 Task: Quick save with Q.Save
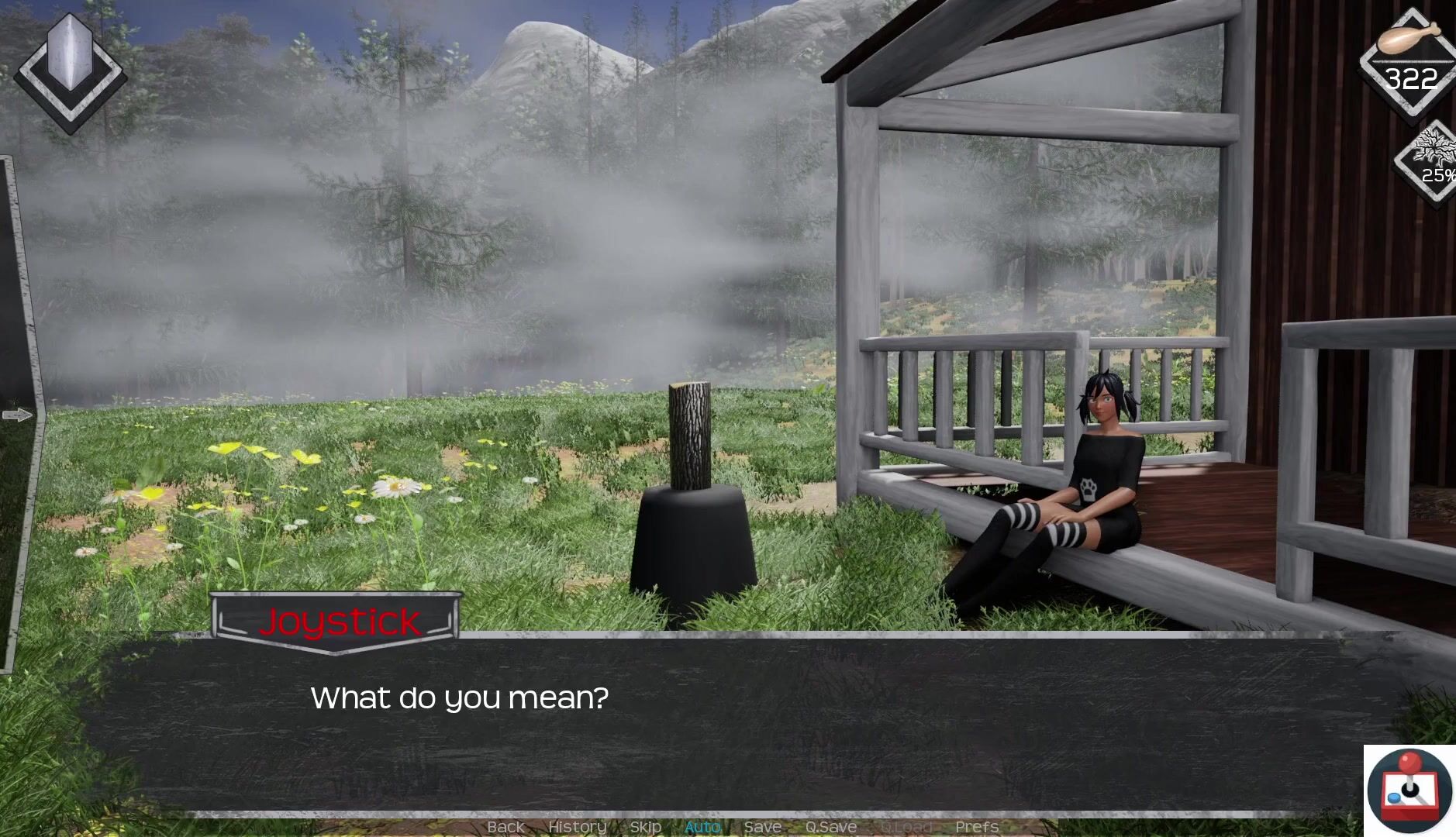coord(830,827)
